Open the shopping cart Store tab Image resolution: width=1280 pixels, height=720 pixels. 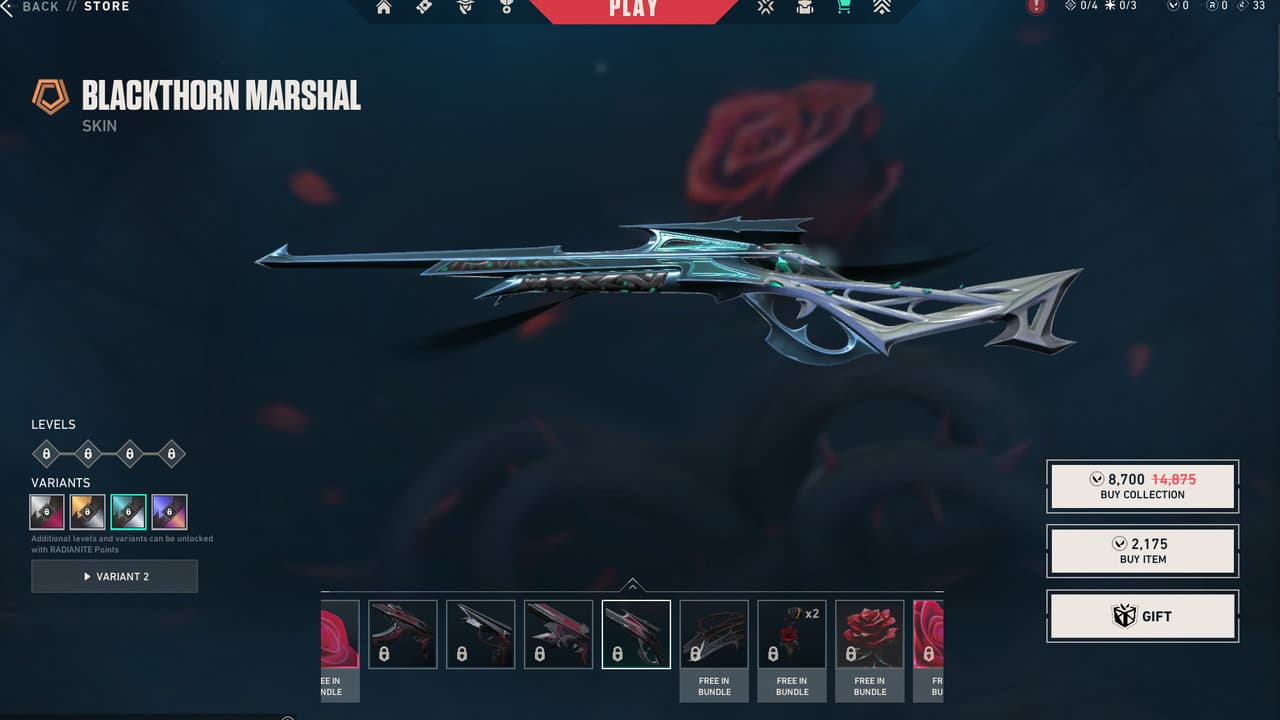(x=844, y=7)
